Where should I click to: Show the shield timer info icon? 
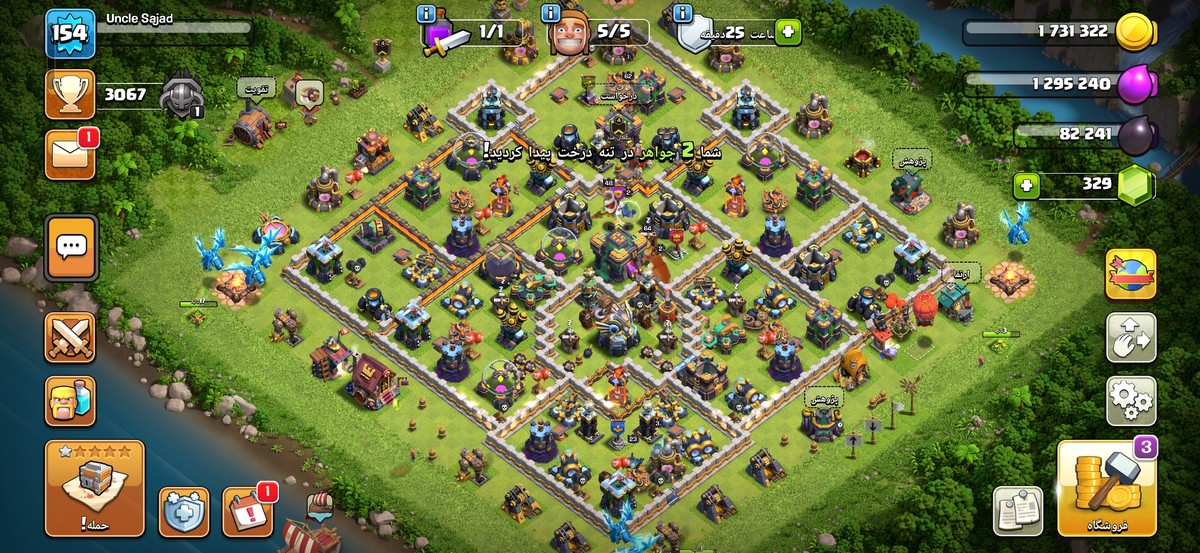click(683, 14)
